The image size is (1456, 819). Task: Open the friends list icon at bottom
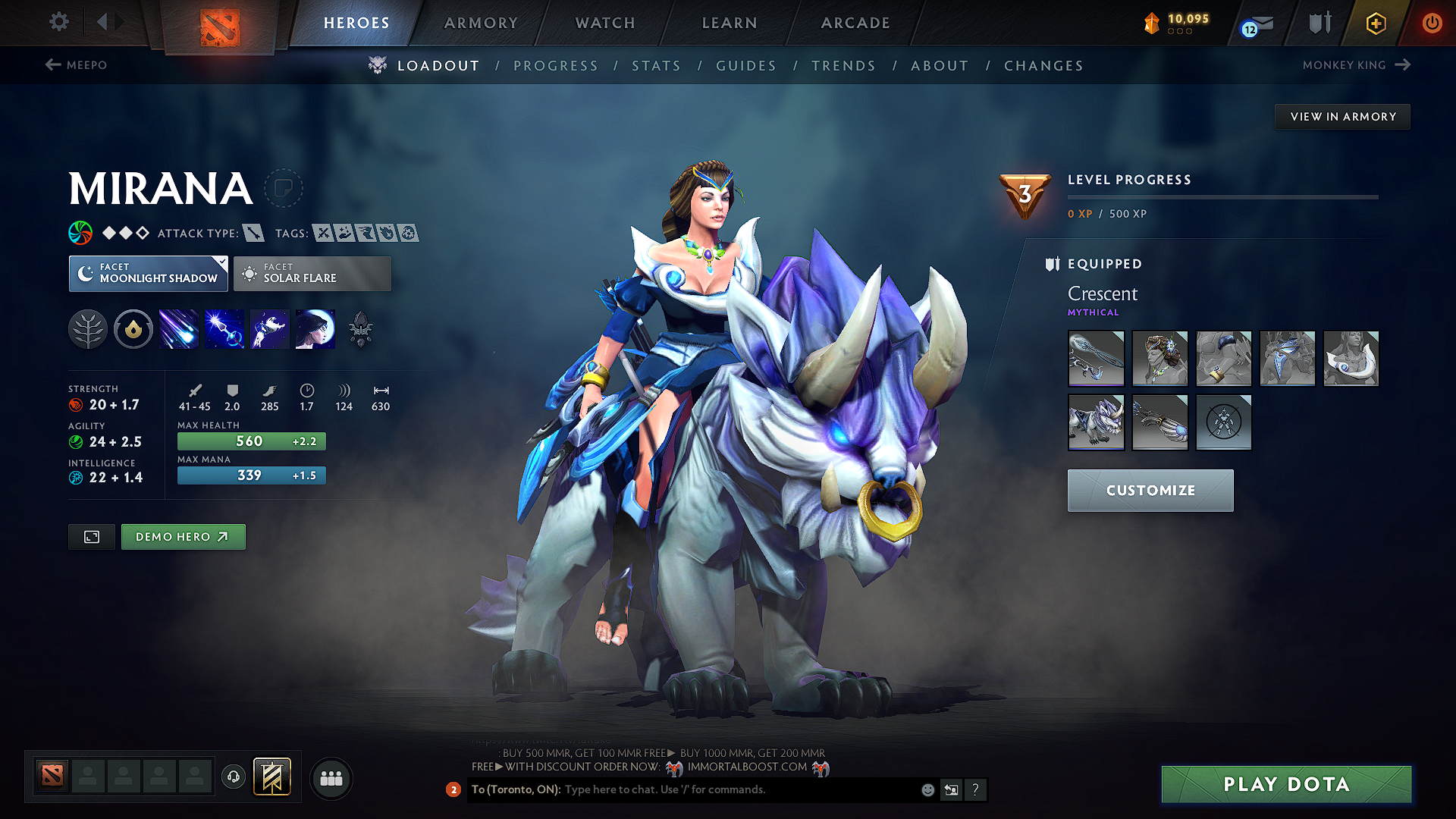(x=331, y=778)
